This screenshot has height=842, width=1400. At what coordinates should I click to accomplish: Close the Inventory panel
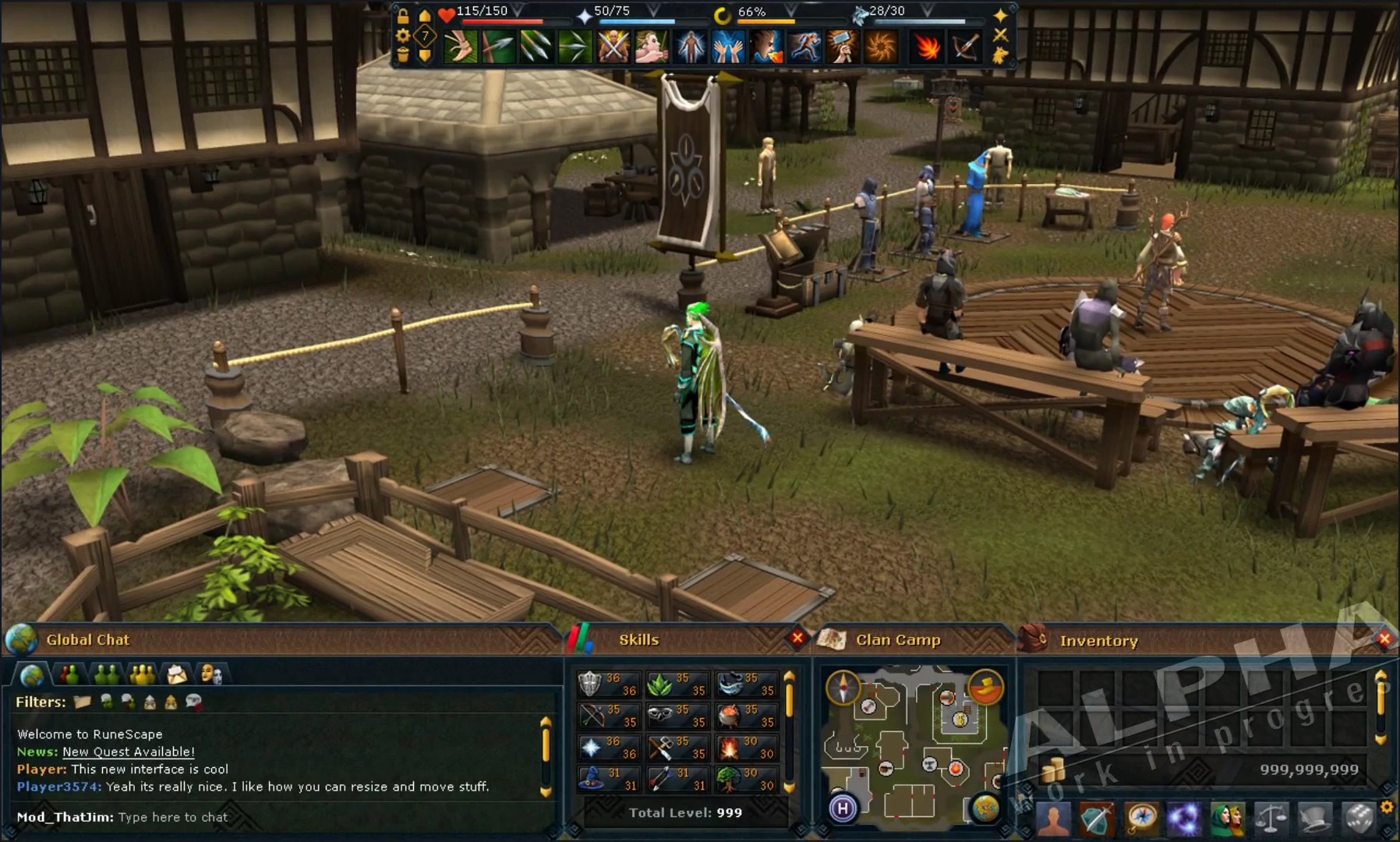[x=1384, y=640]
